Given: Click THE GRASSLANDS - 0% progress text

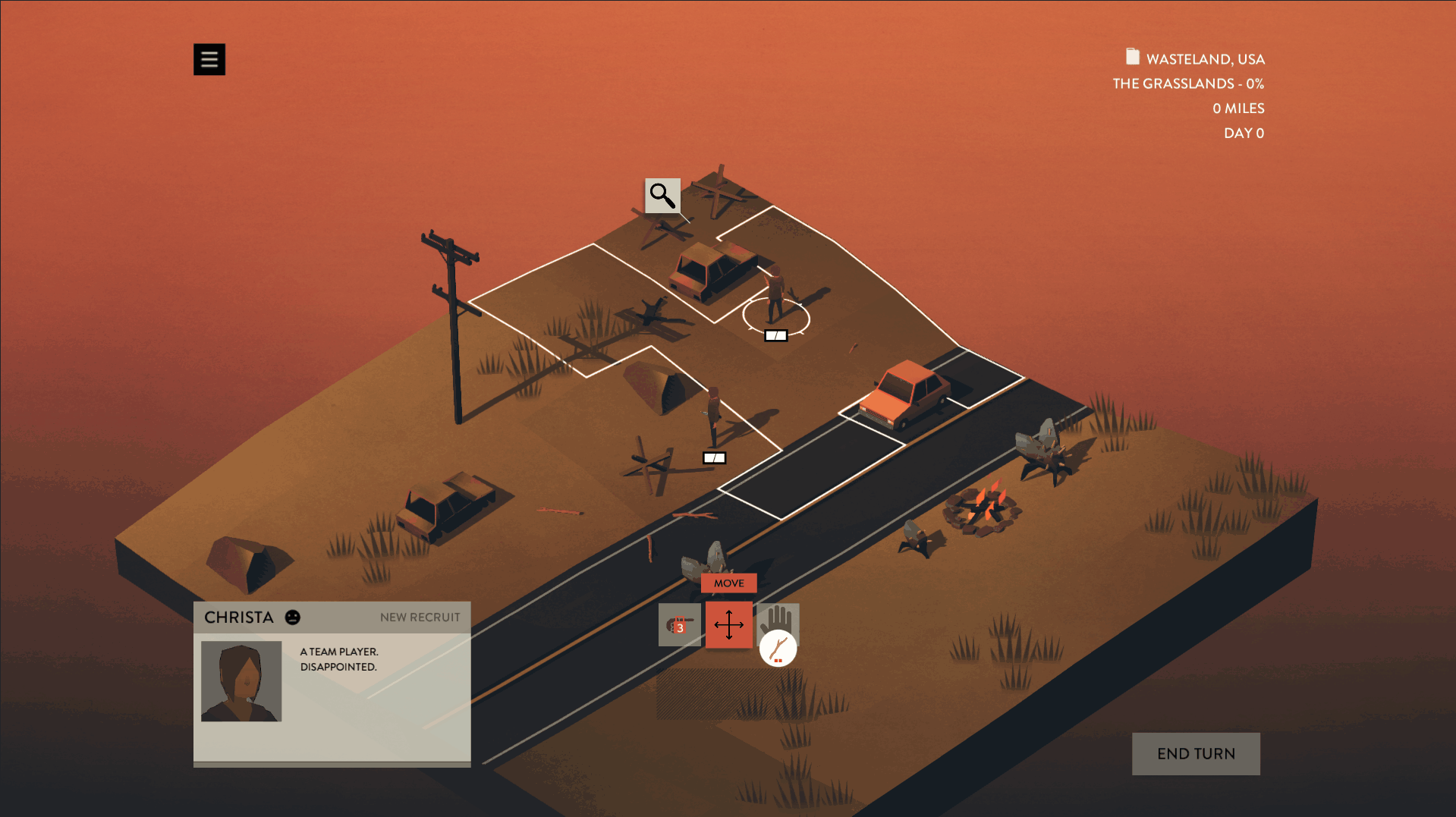Looking at the screenshot, I should click(x=1187, y=83).
